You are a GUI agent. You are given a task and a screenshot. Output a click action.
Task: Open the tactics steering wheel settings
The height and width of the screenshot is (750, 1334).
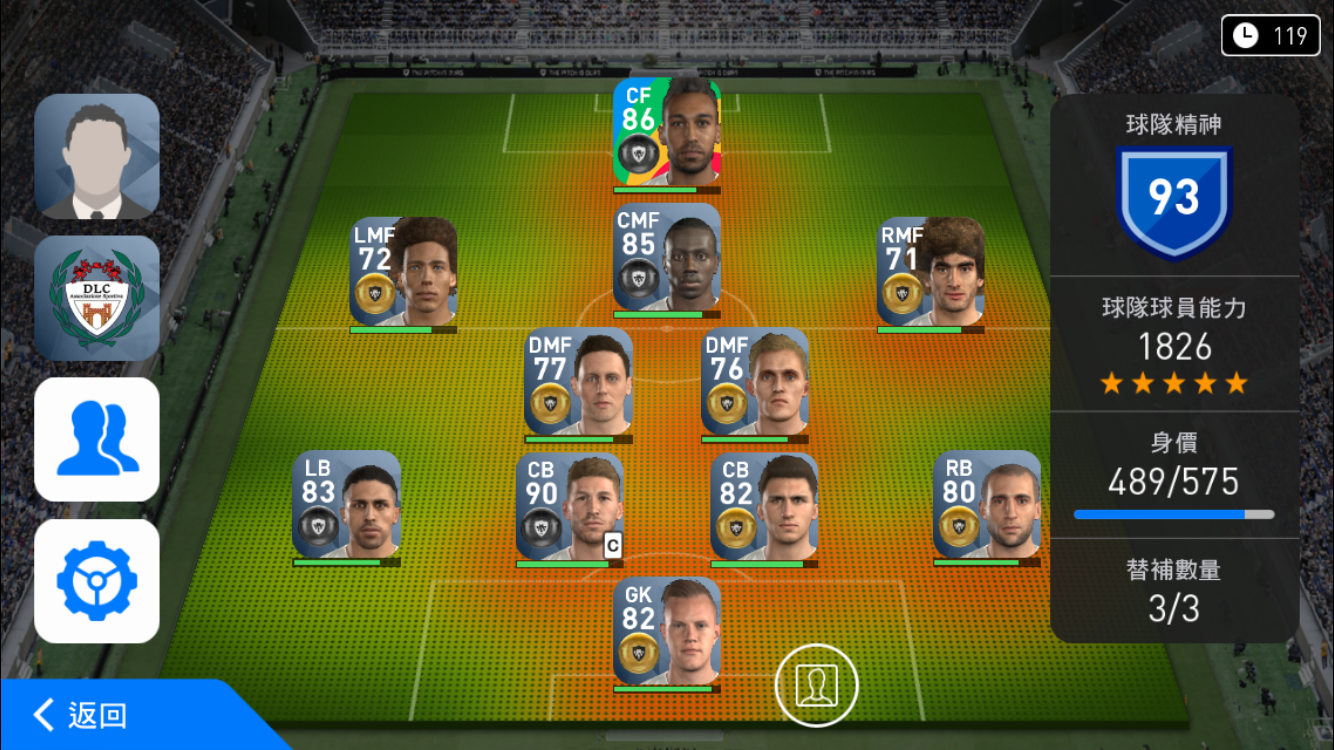pyautogui.click(x=97, y=581)
